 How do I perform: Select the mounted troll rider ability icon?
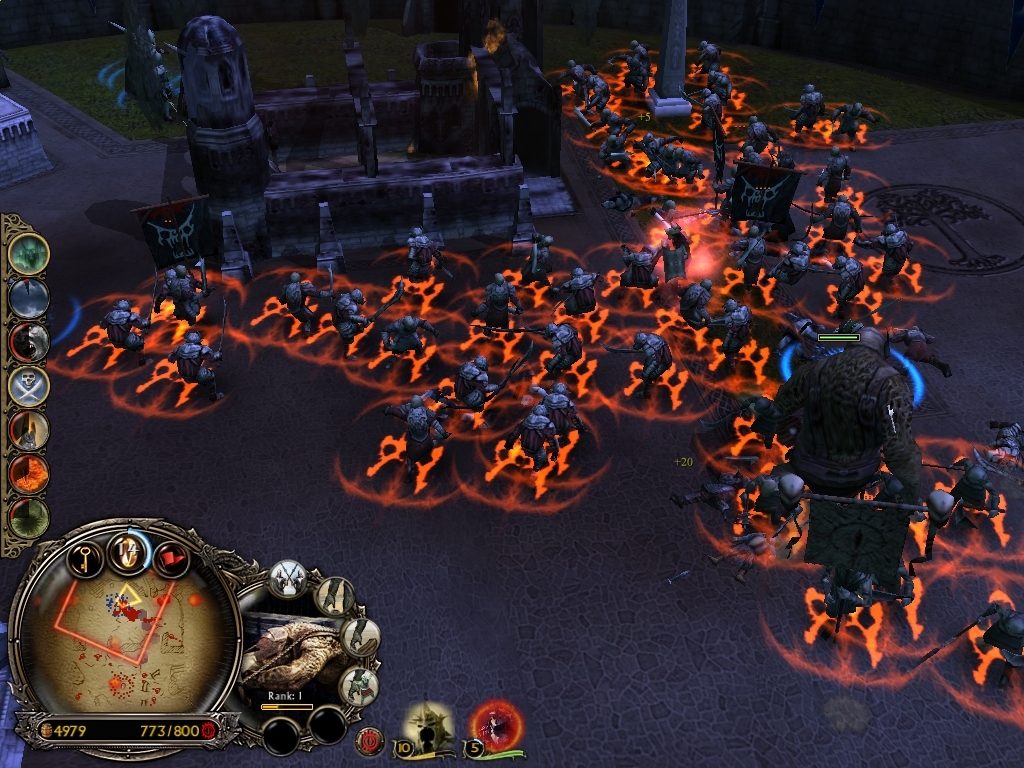pos(359,685)
